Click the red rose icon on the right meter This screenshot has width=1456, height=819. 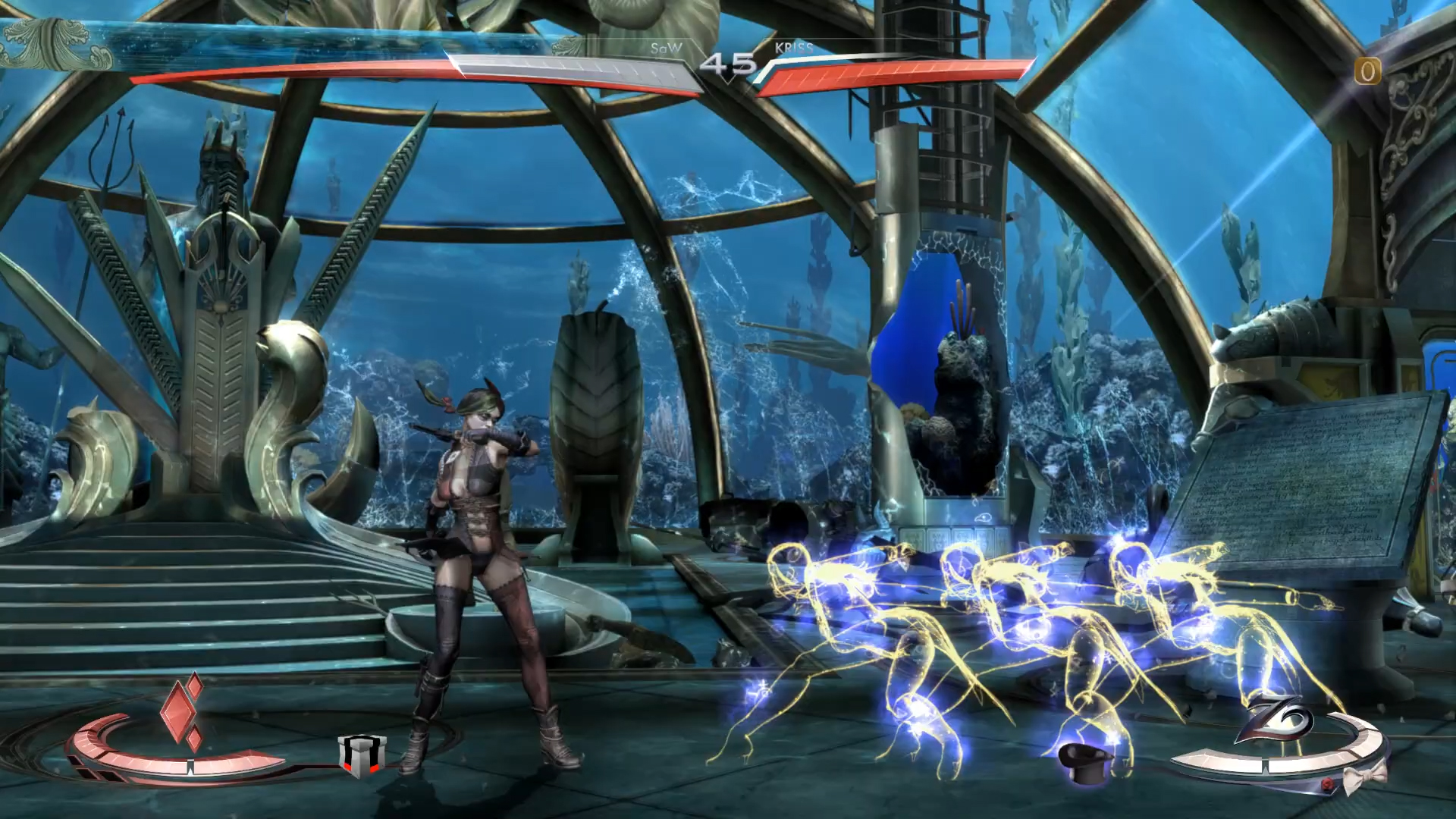coord(1328,784)
